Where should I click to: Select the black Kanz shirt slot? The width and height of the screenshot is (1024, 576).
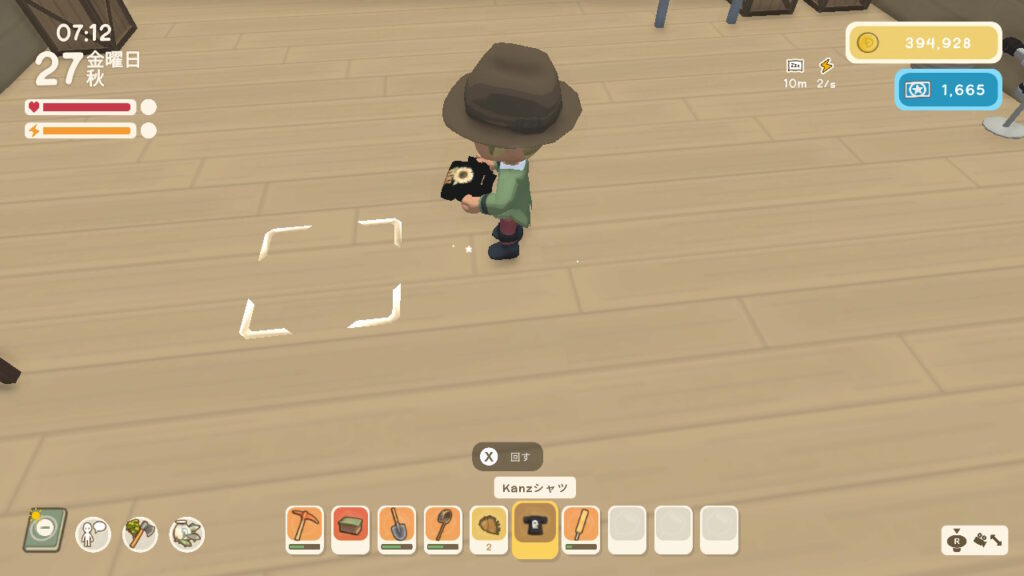click(535, 528)
